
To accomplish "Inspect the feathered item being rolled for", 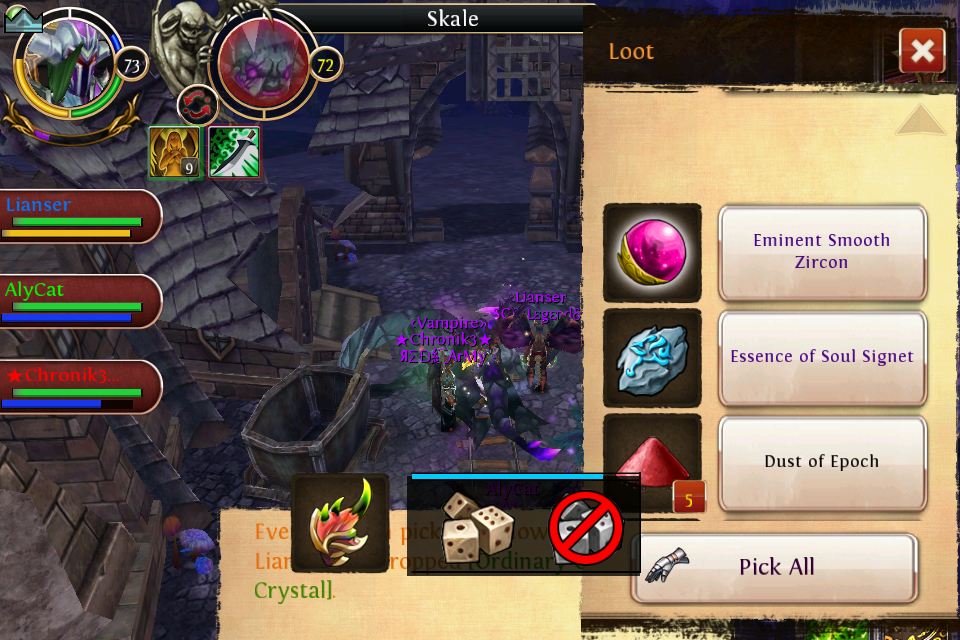I will coord(340,523).
